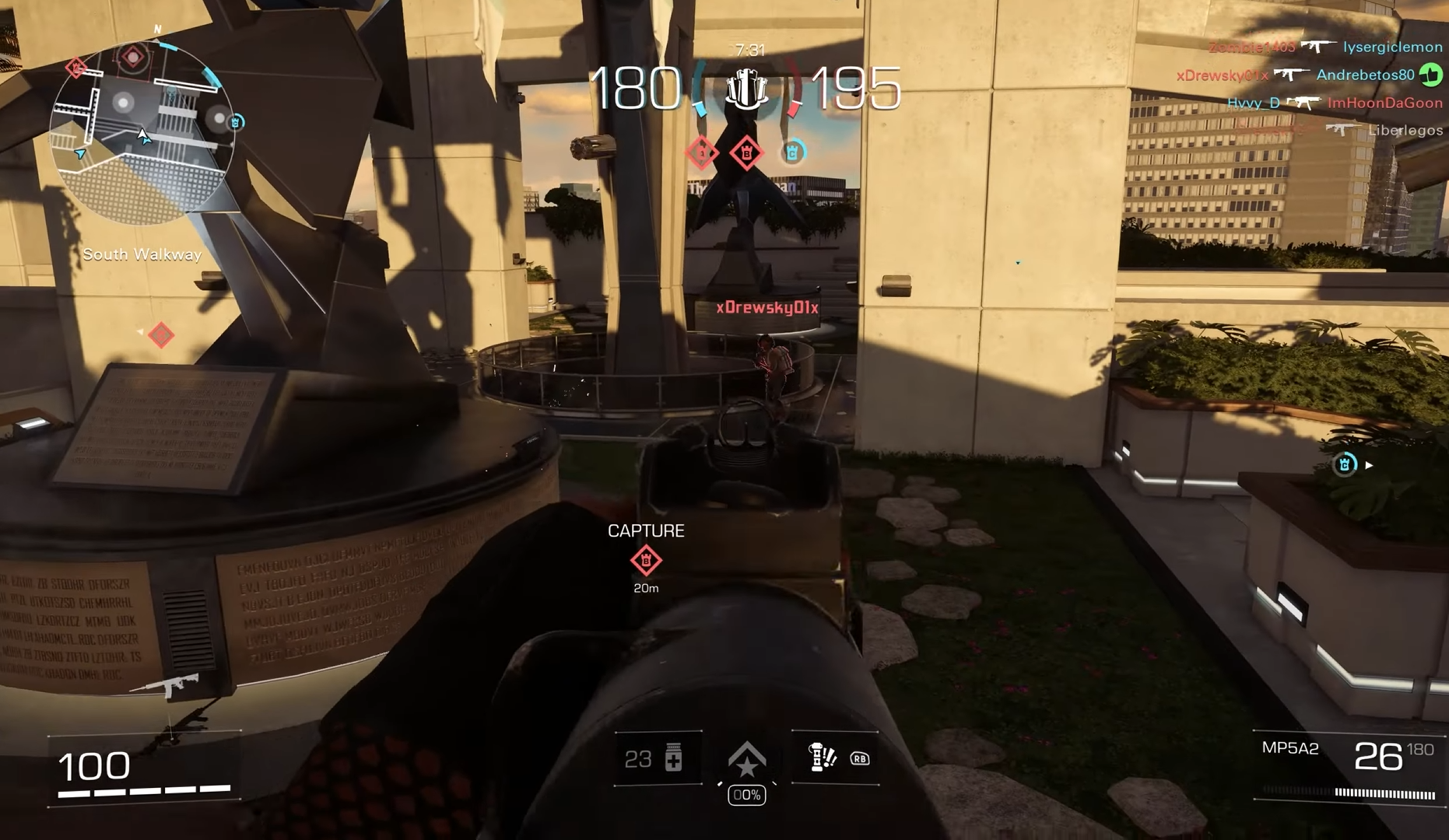Click the CAPTURE label above objective B

coord(646,530)
